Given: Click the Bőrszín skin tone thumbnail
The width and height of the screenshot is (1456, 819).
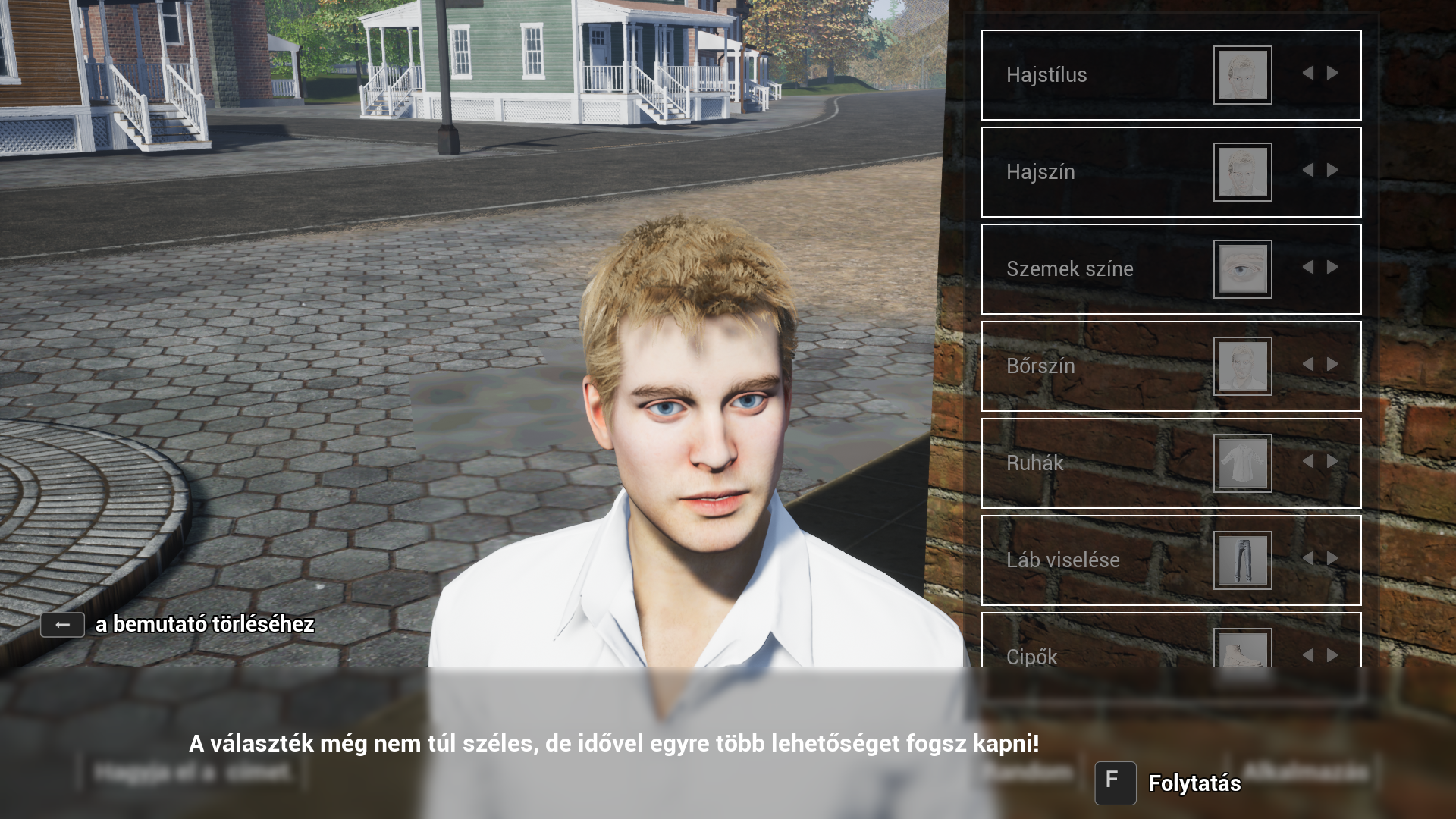Looking at the screenshot, I should point(1242,366).
